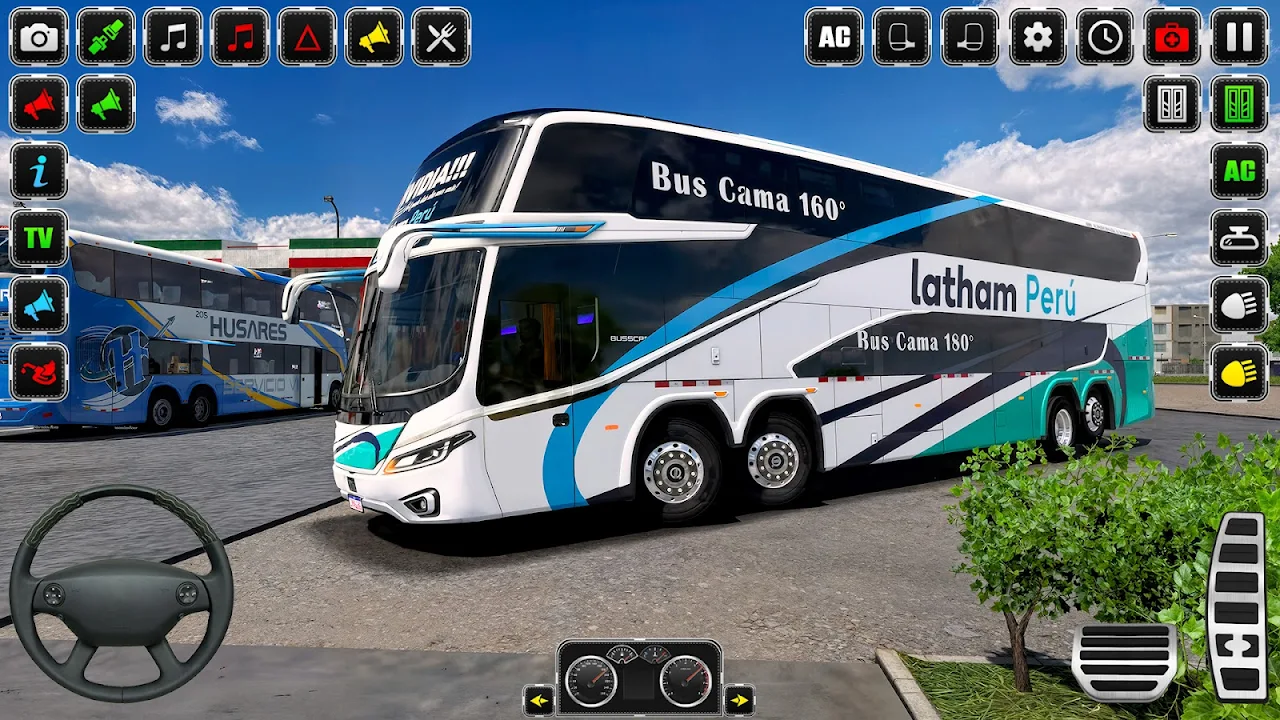This screenshot has width=1280, height=720.
Task: Tap the camera view button
Action: click(x=39, y=37)
